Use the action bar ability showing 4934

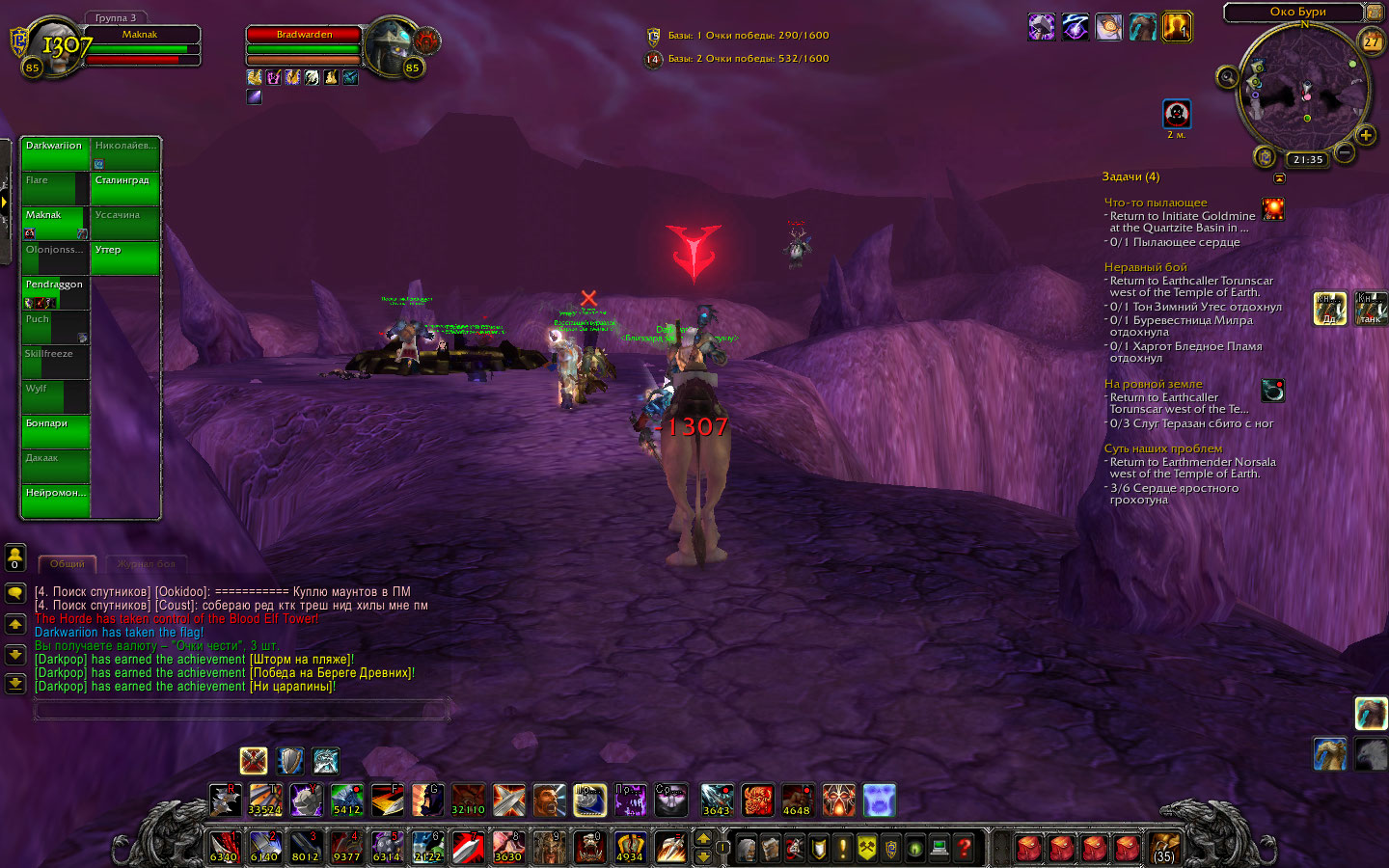629,849
